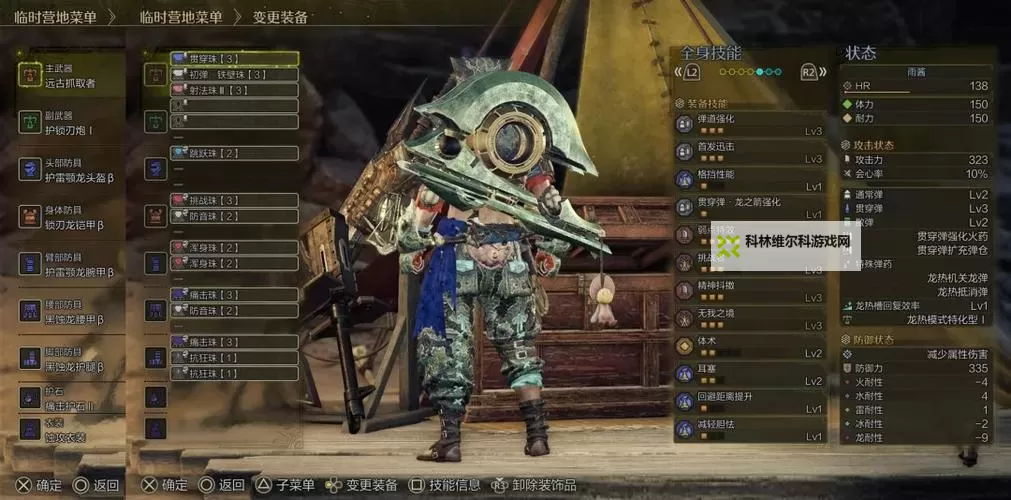This screenshot has width=1011, height=500.
Task: Choose the 精神抖擞 skill row
Action: coord(750,291)
